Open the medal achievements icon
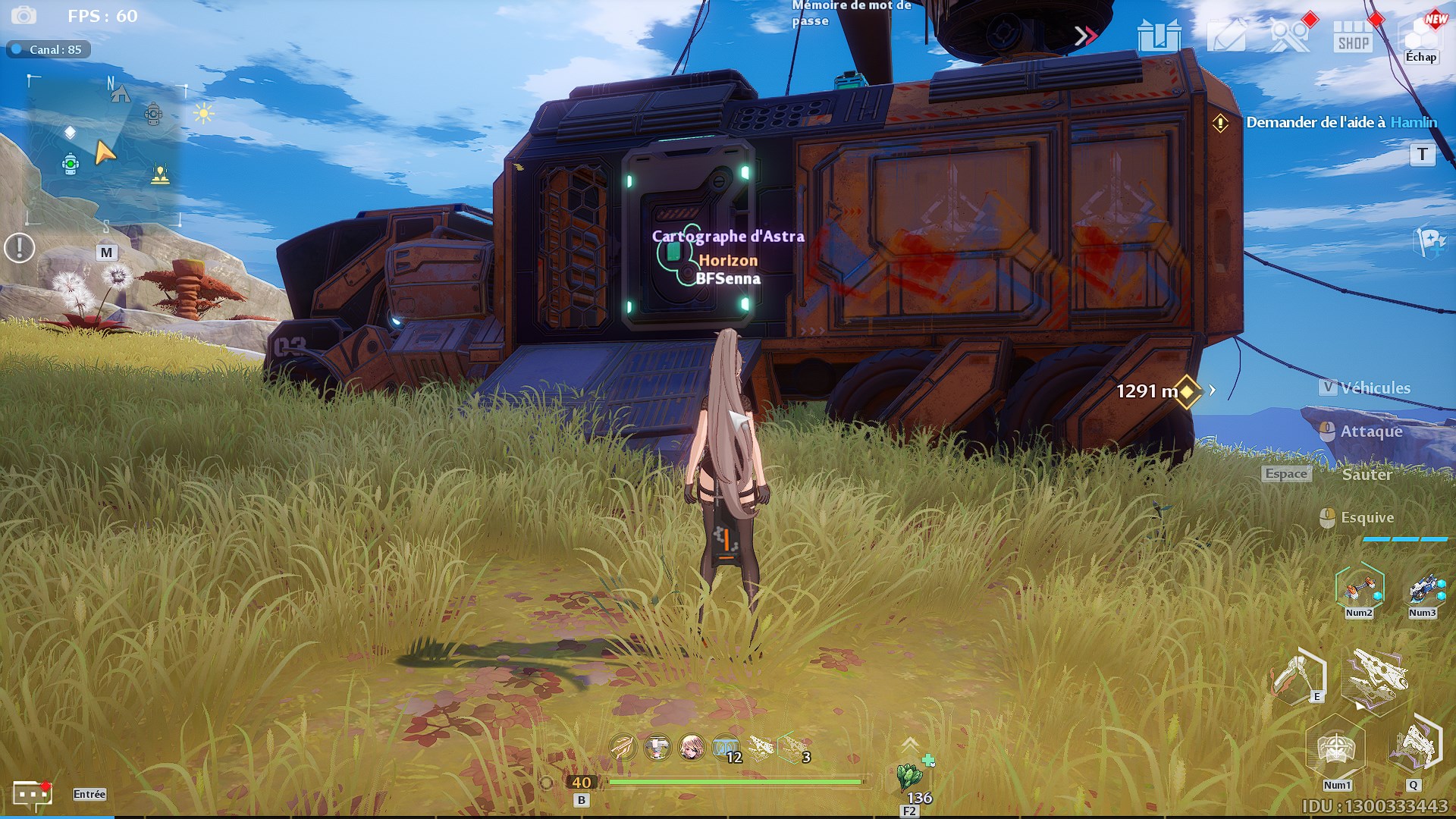1456x819 pixels. (x=1289, y=35)
